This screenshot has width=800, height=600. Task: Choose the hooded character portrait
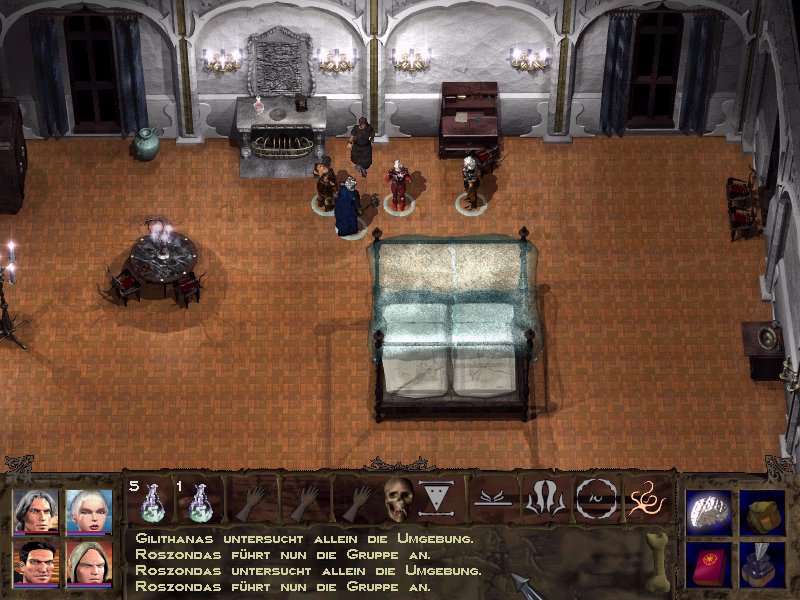(x=88, y=561)
